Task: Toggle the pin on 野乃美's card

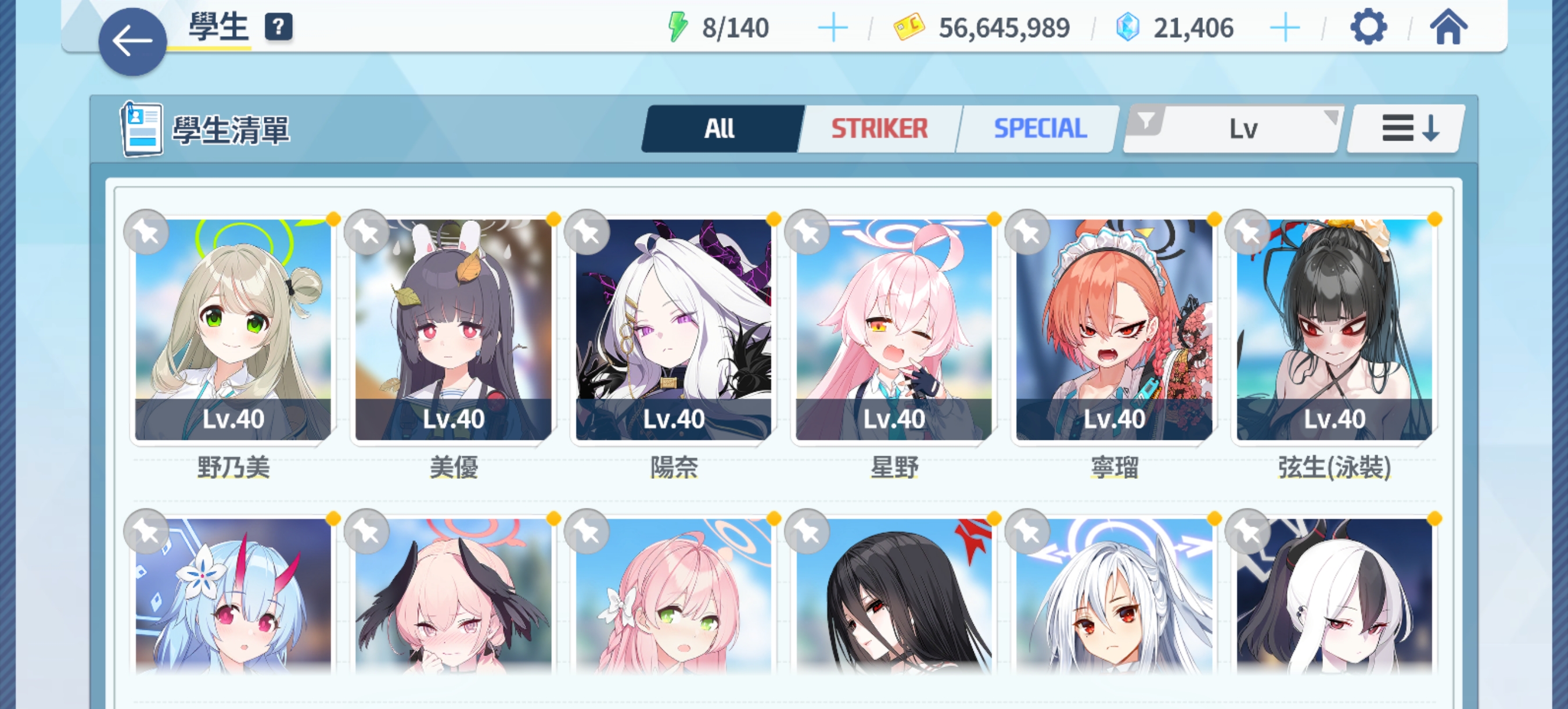Action: point(146,232)
